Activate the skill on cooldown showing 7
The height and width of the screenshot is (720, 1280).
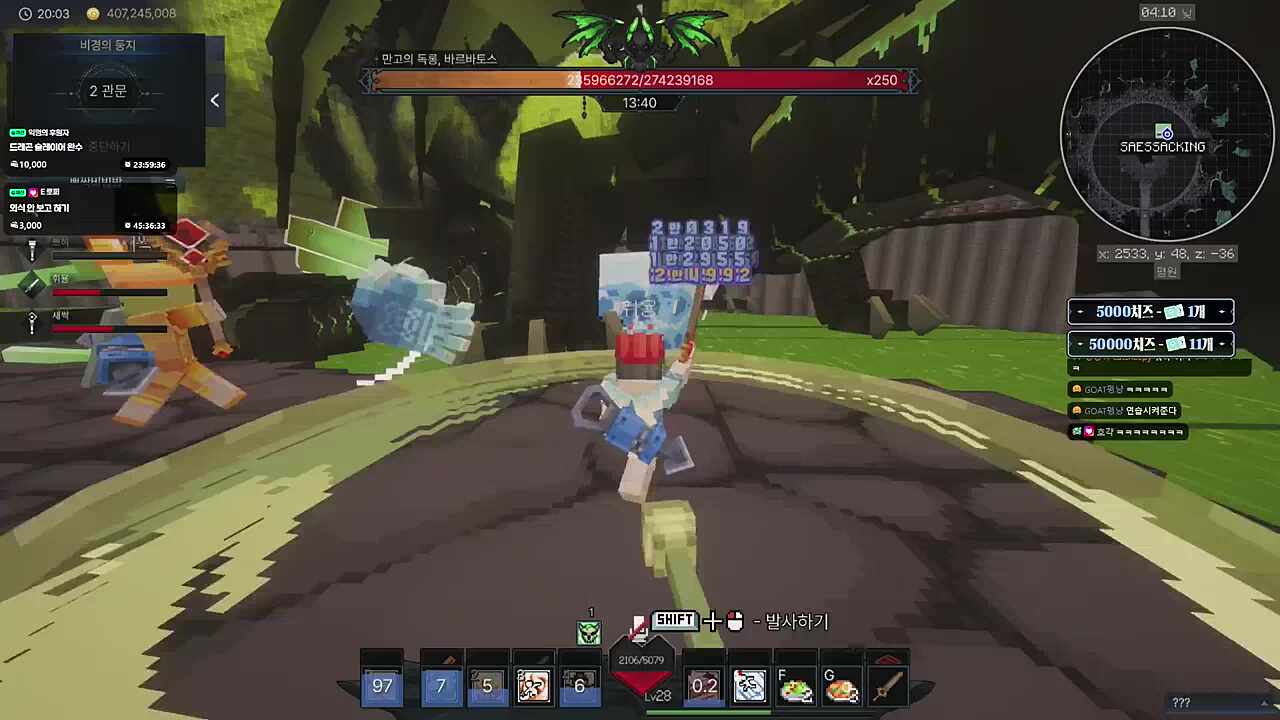coord(441,686)
